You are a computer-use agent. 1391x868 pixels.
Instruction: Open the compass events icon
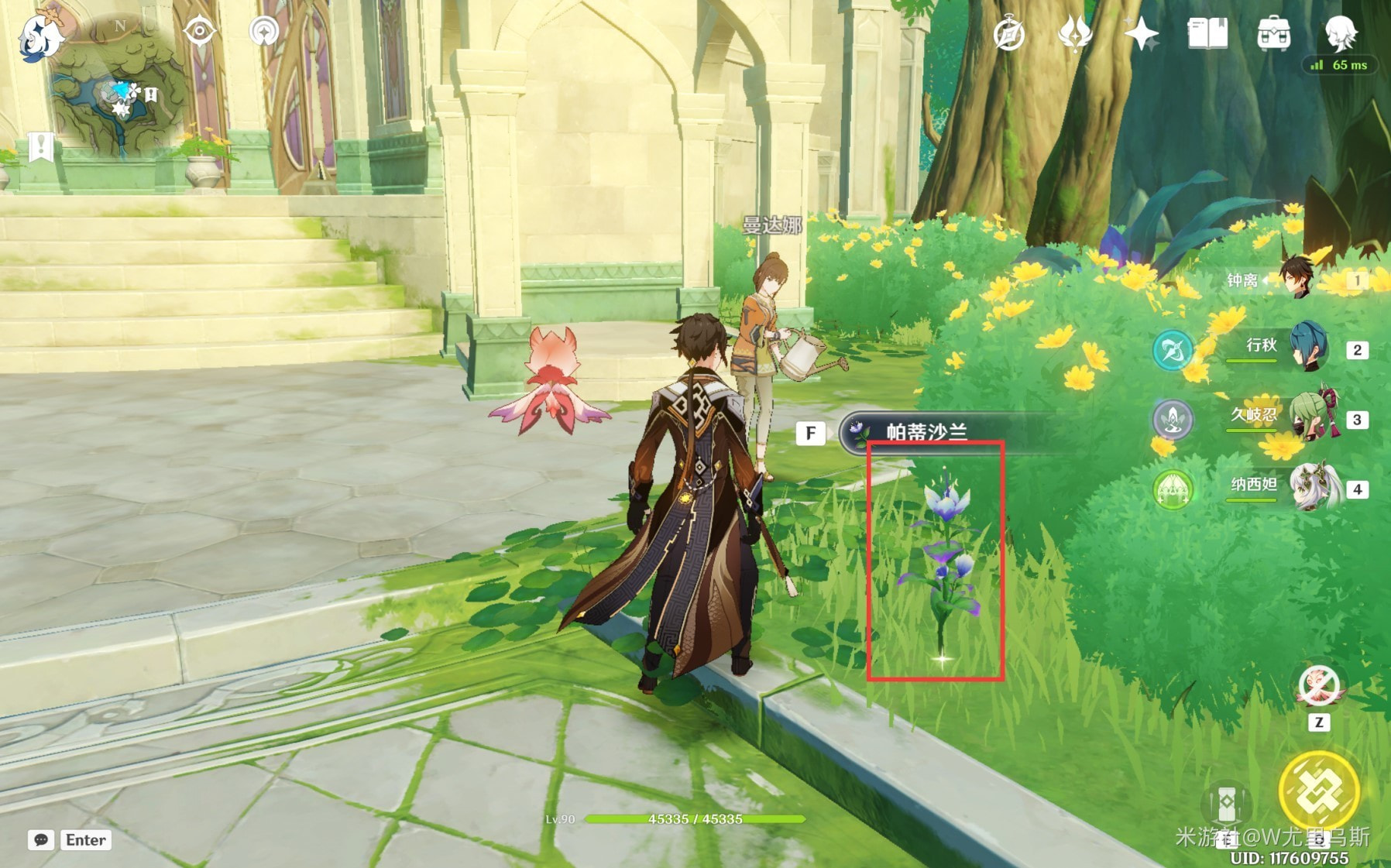point(1008,35)
